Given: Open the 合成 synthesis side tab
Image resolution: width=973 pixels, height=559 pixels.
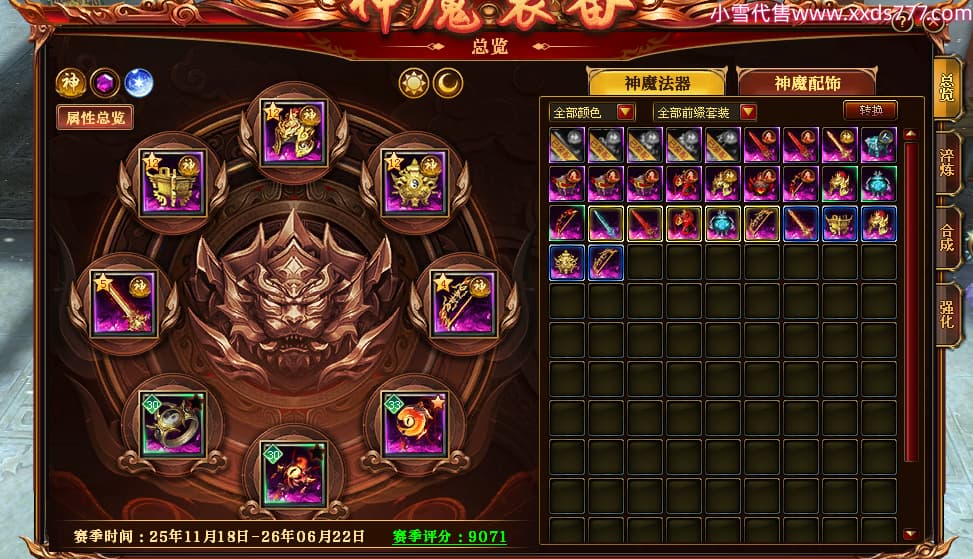Looking at the screenshot, I should 946,237.
